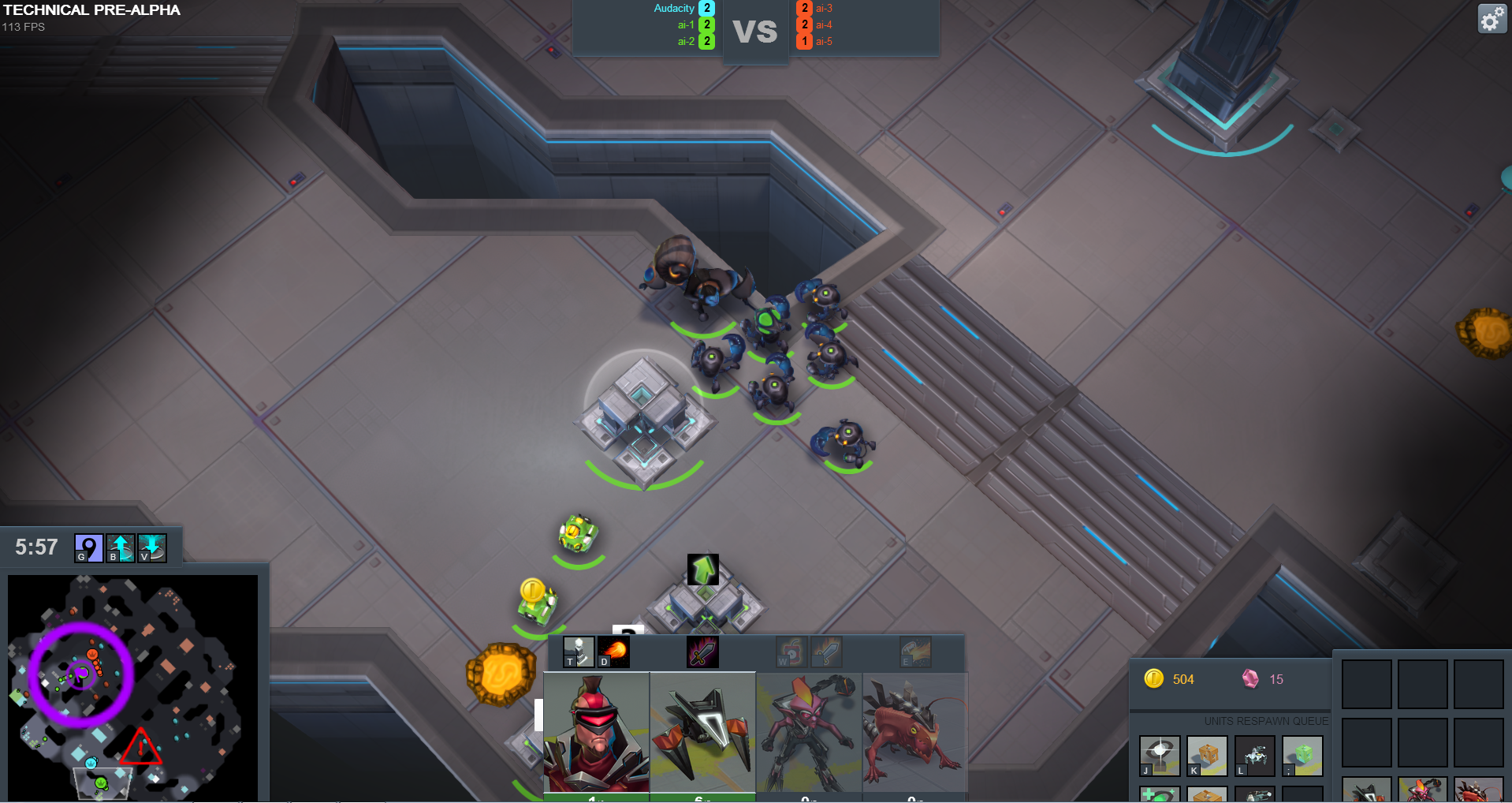
Task: Use the up-arrow teleport ability
Action: (120, 547)
